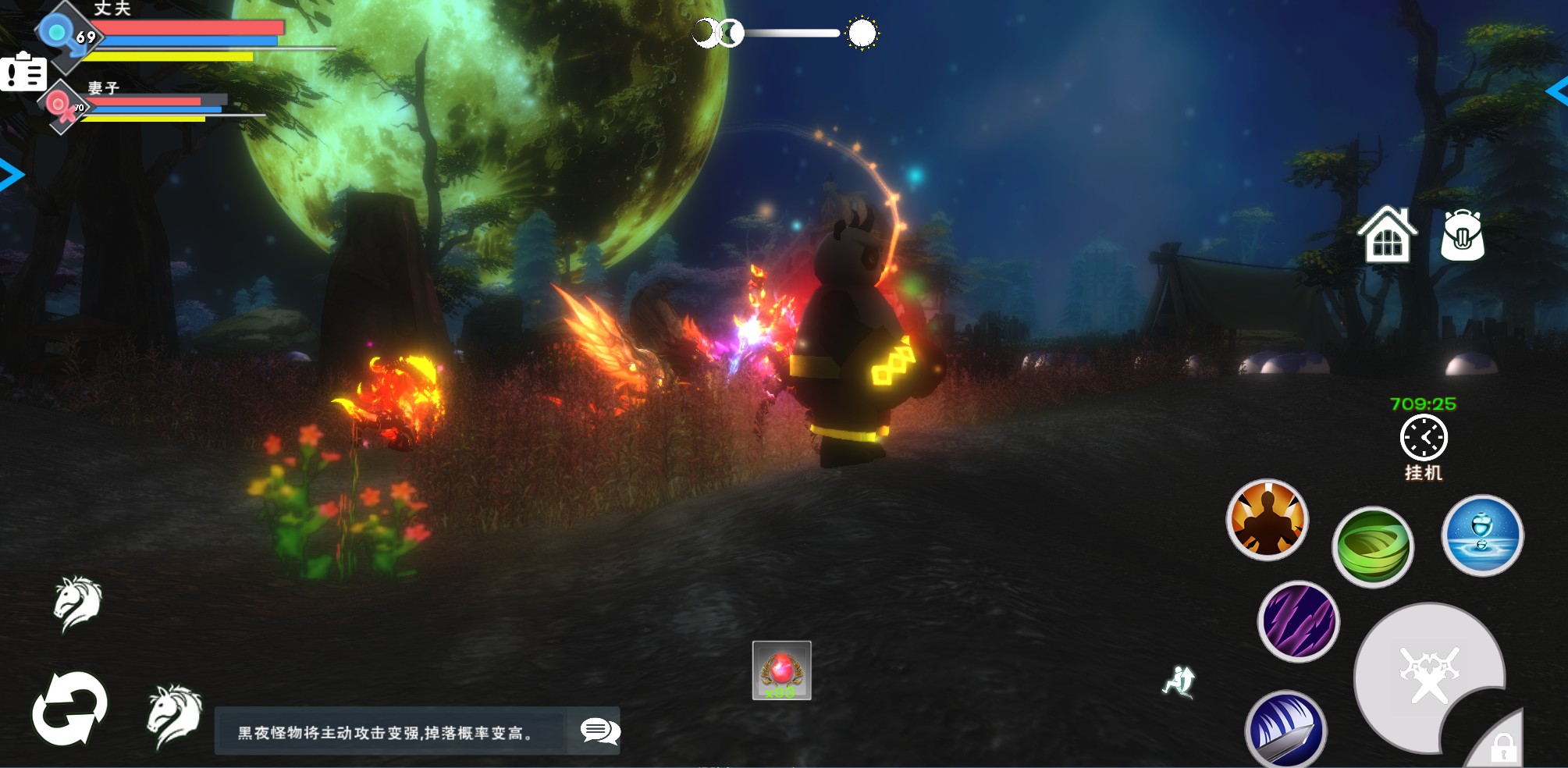Use the red gem item slot

(781, 670)
